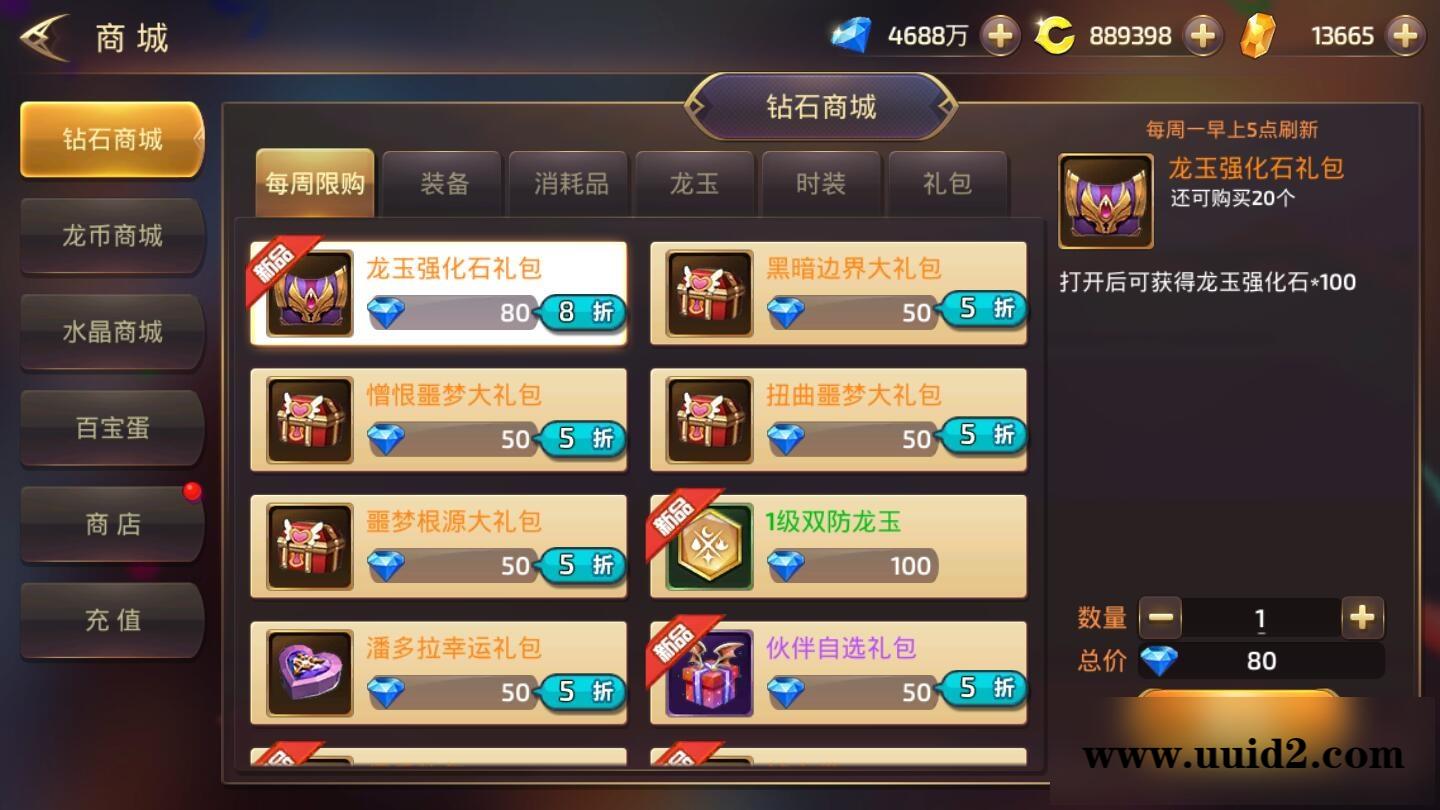Switch to the 水晶商城 section
This screenshot has width=1440, height=810.
click(x=111, y=333)
